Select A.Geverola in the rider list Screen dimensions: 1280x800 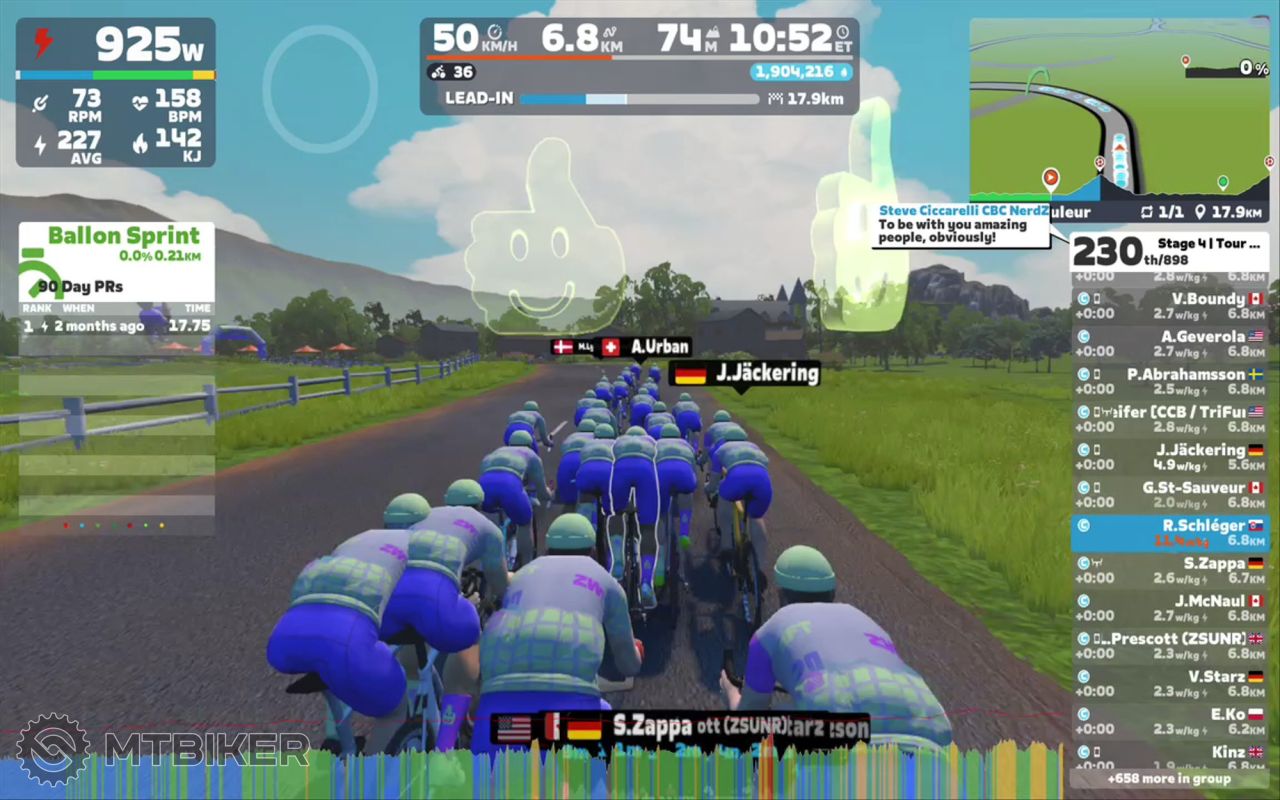(x=1169, y=344)
